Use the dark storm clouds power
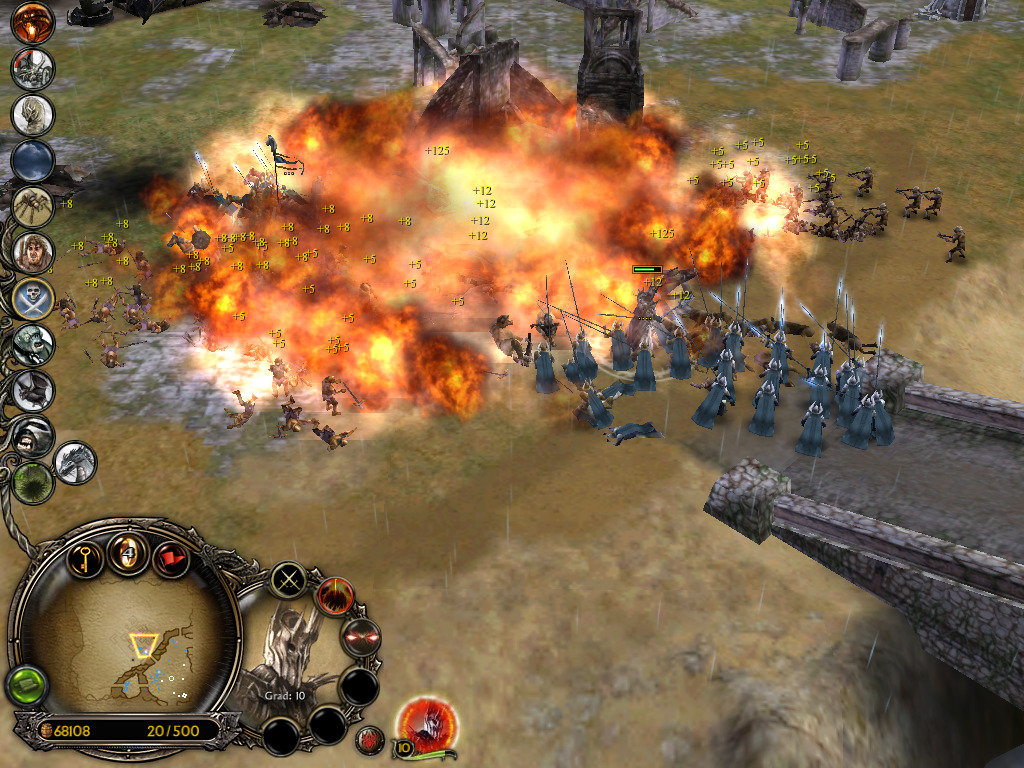 (x=32, y=160)
